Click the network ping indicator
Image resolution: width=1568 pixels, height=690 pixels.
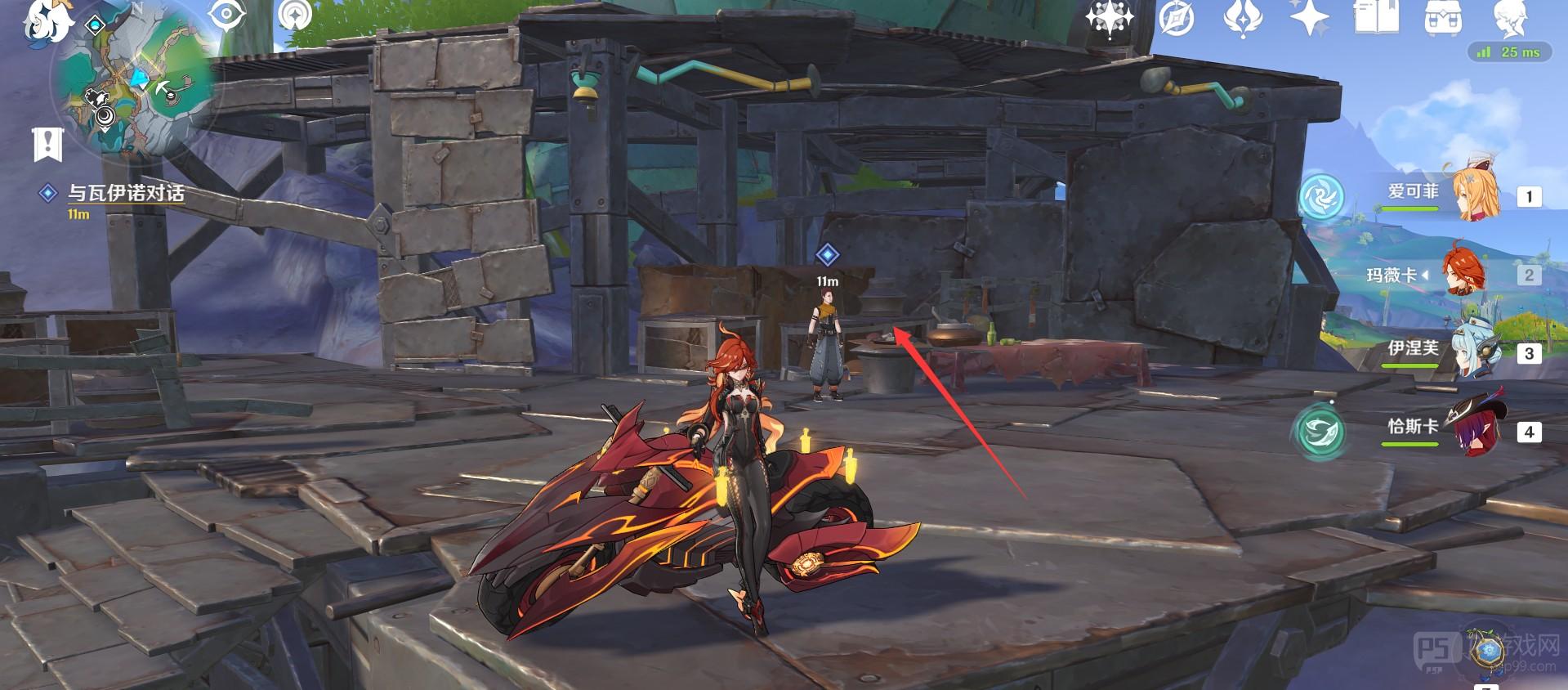pos(1508,52)
